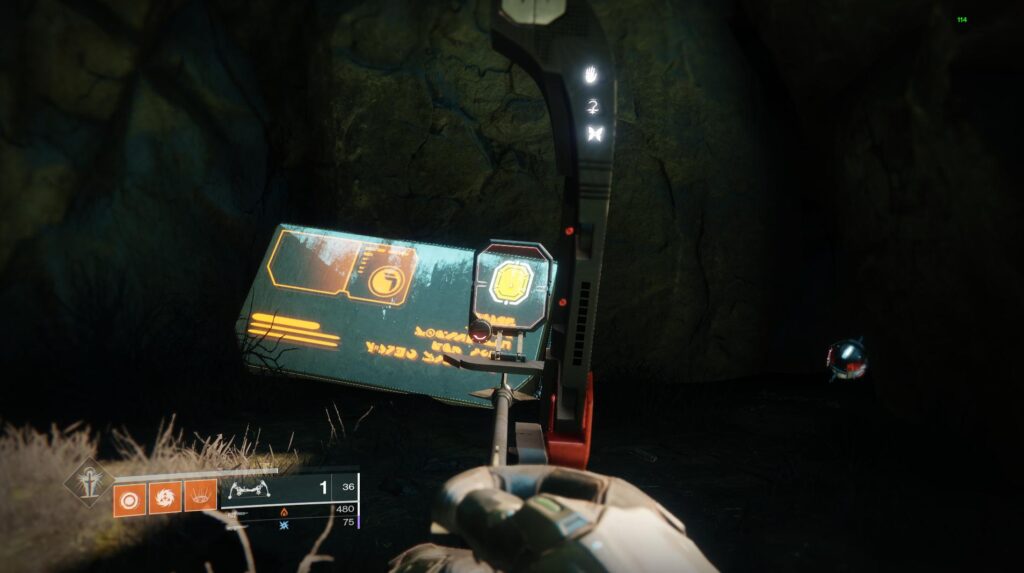This screenshot has width=1024, height=573.
Task: Use the rift class ability icon
Action: point(200,498)
